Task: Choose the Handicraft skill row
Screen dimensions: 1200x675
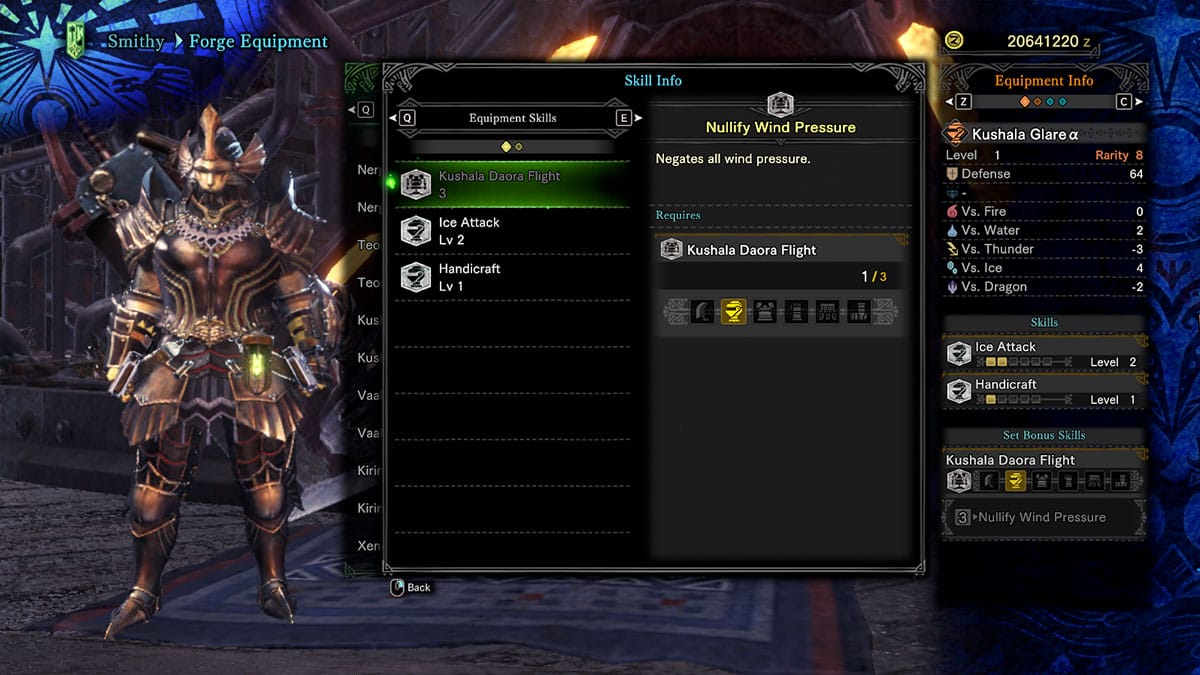Action: 512,277
